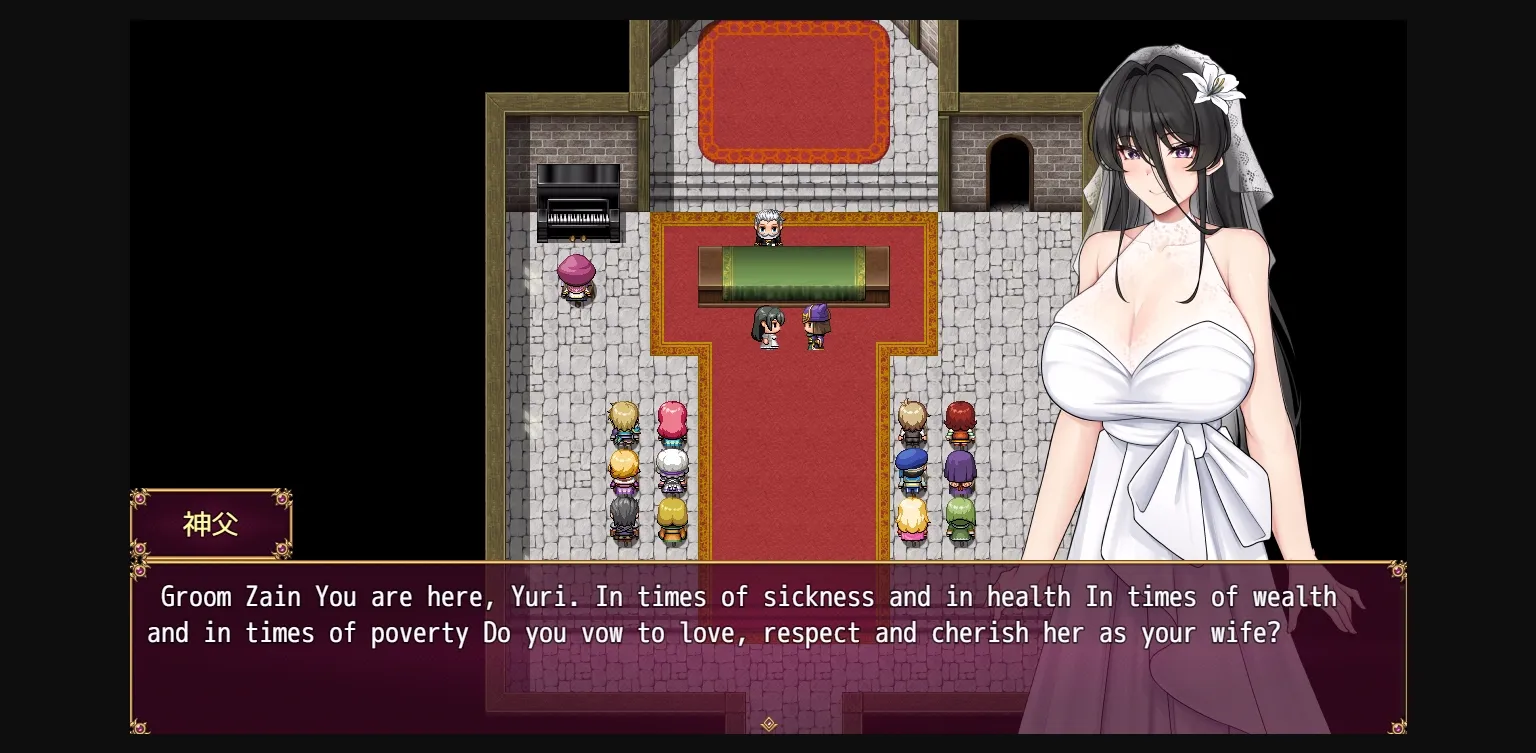The width and height of the screenshot is (1536, 753).
Task: Select the groom sprite wearing the purple hat
Action: (815, 325)
